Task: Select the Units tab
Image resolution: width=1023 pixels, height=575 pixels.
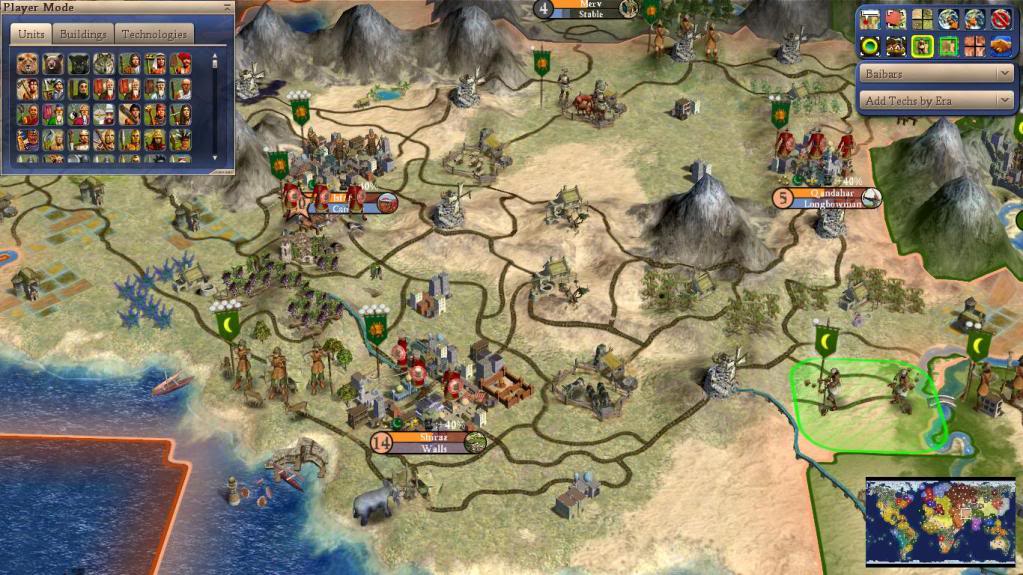Action: [x=32, y=34]
